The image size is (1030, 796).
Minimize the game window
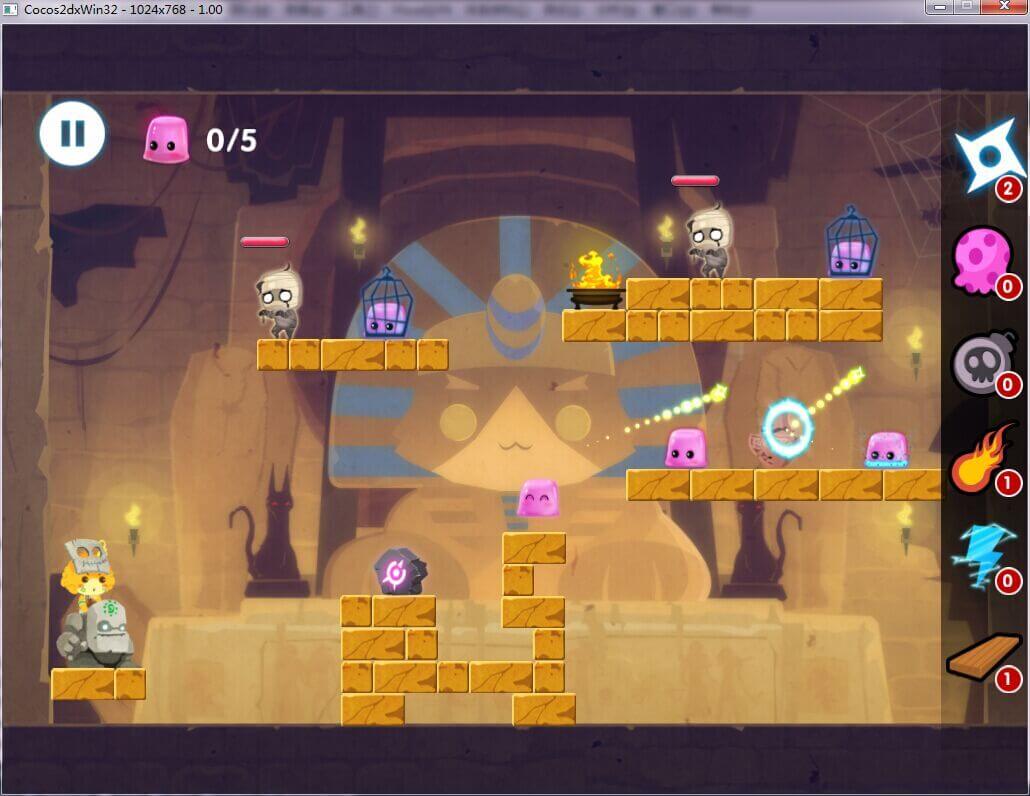tap(938, 7)
